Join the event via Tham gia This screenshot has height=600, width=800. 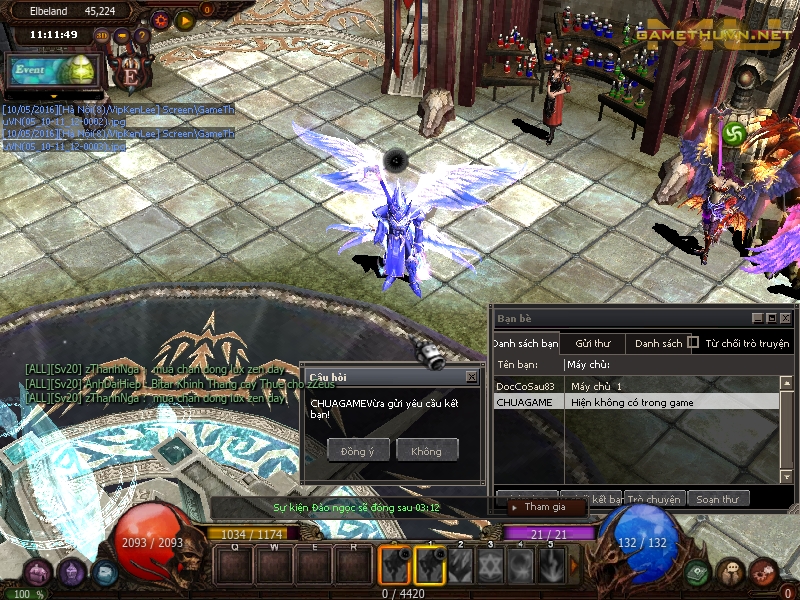(x=545, y=507)
